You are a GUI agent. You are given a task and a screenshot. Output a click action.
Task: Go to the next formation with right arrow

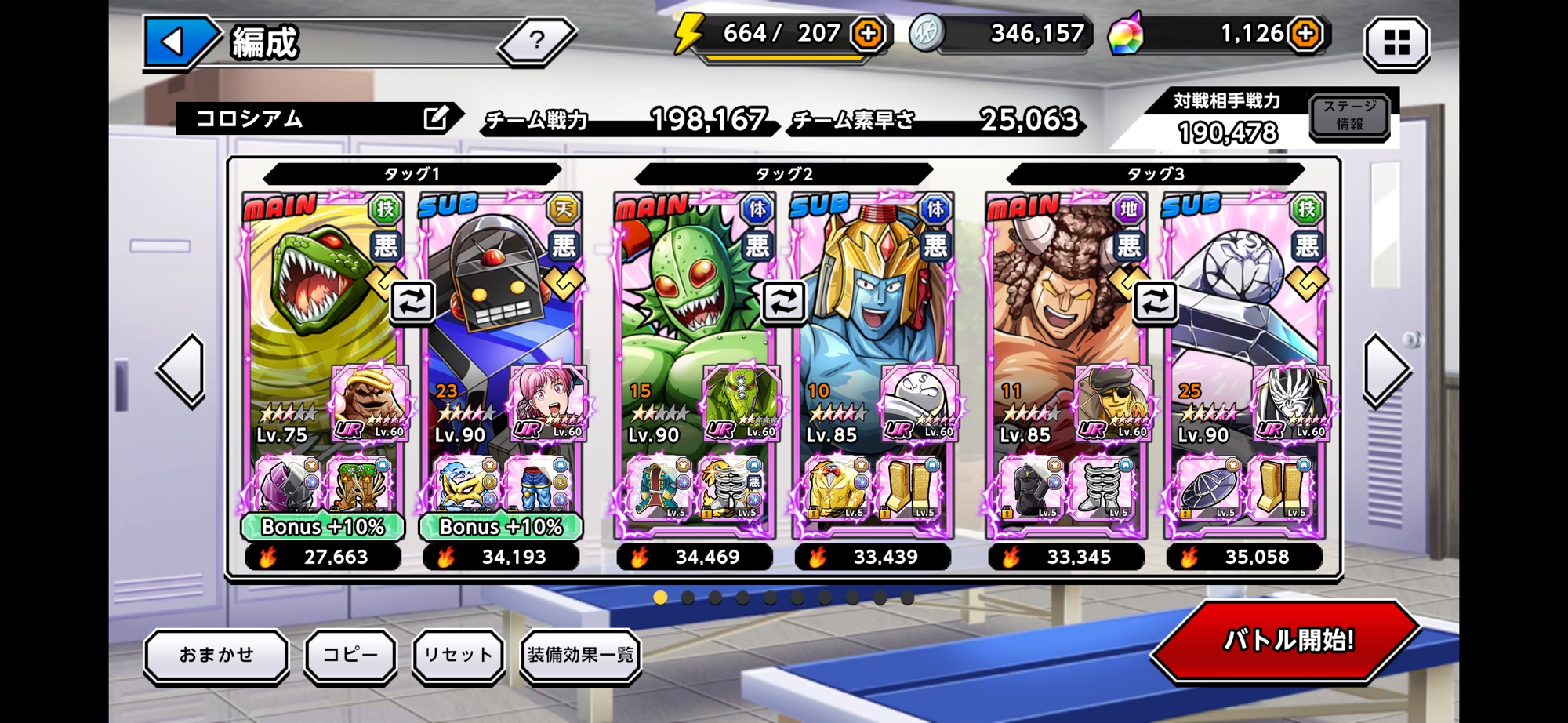[x=1386, y=370]
